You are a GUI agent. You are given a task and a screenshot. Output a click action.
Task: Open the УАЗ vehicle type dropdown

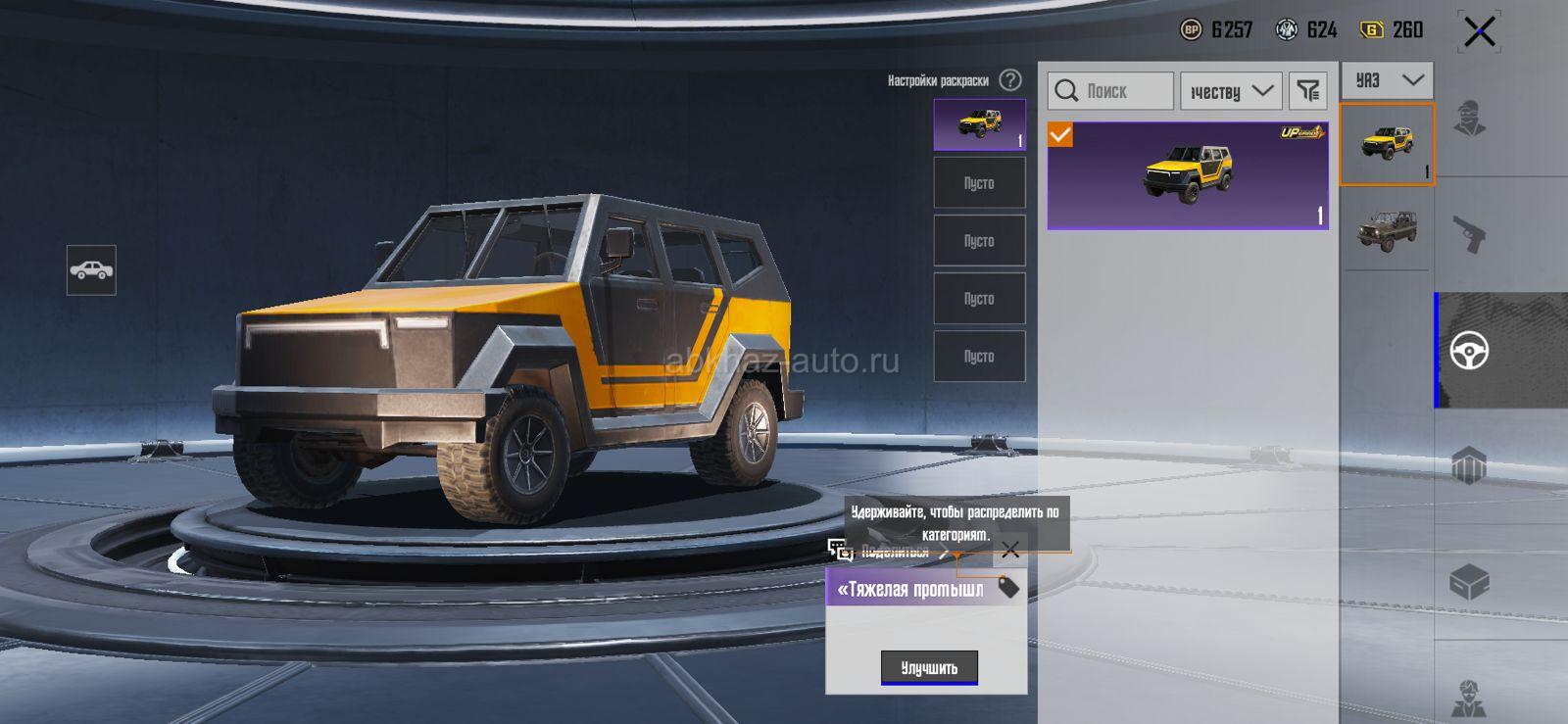point(1387,80)
